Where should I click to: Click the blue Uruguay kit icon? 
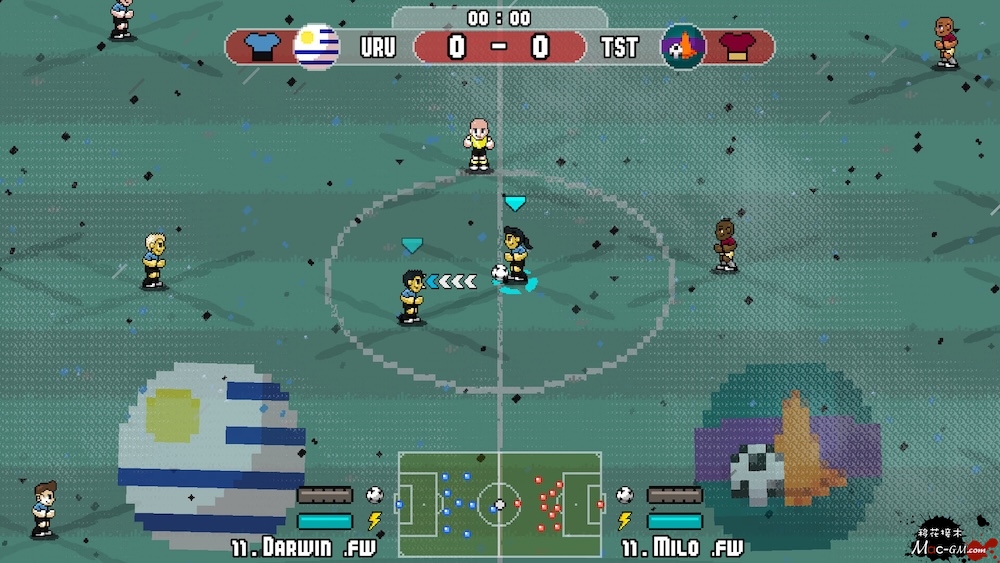260,47
